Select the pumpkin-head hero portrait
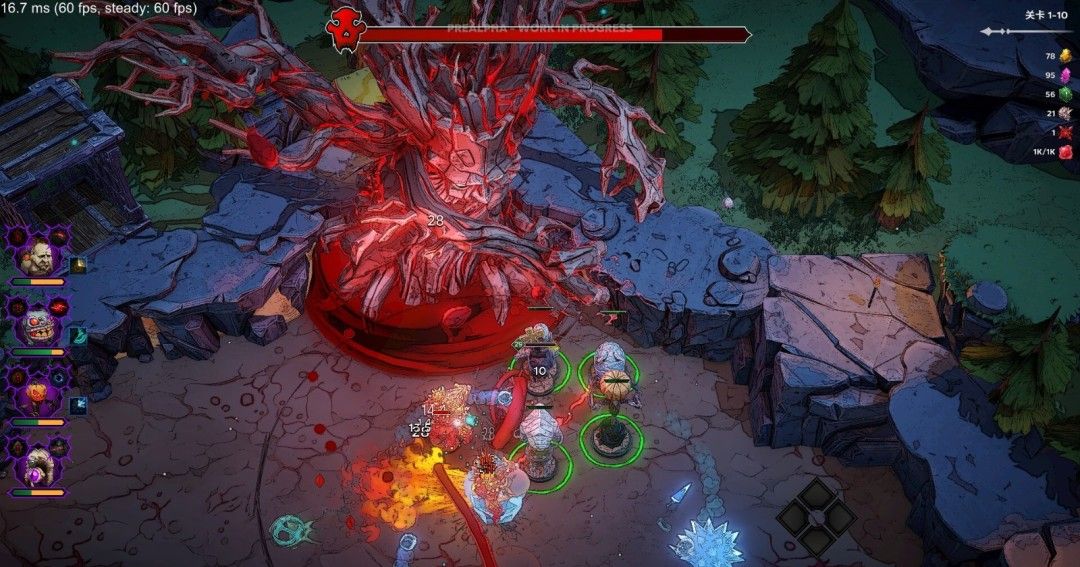1080x567 pixels. (38, 393)
